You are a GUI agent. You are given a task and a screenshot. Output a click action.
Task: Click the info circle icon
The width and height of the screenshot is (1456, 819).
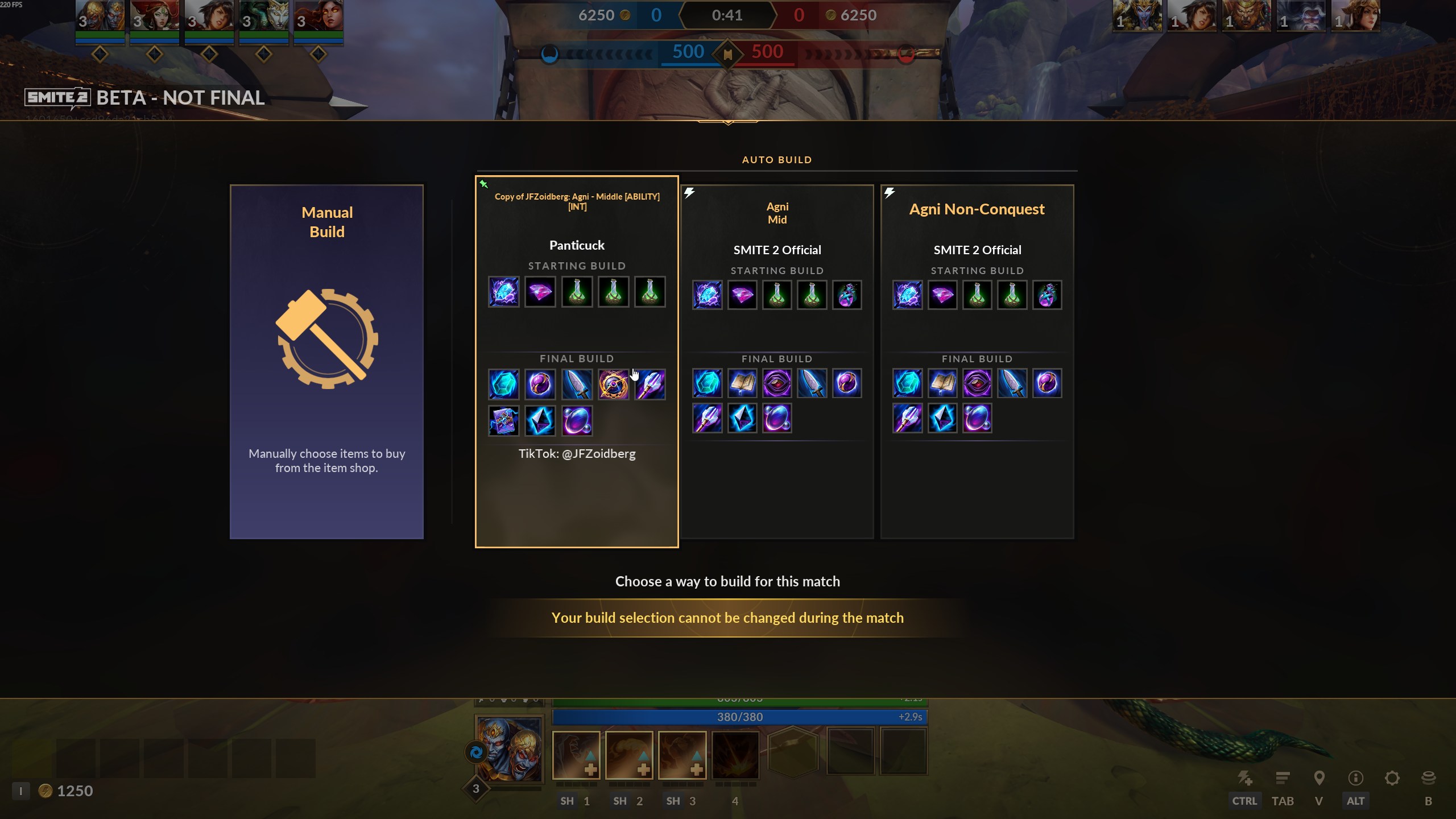tap(1355, 778)
